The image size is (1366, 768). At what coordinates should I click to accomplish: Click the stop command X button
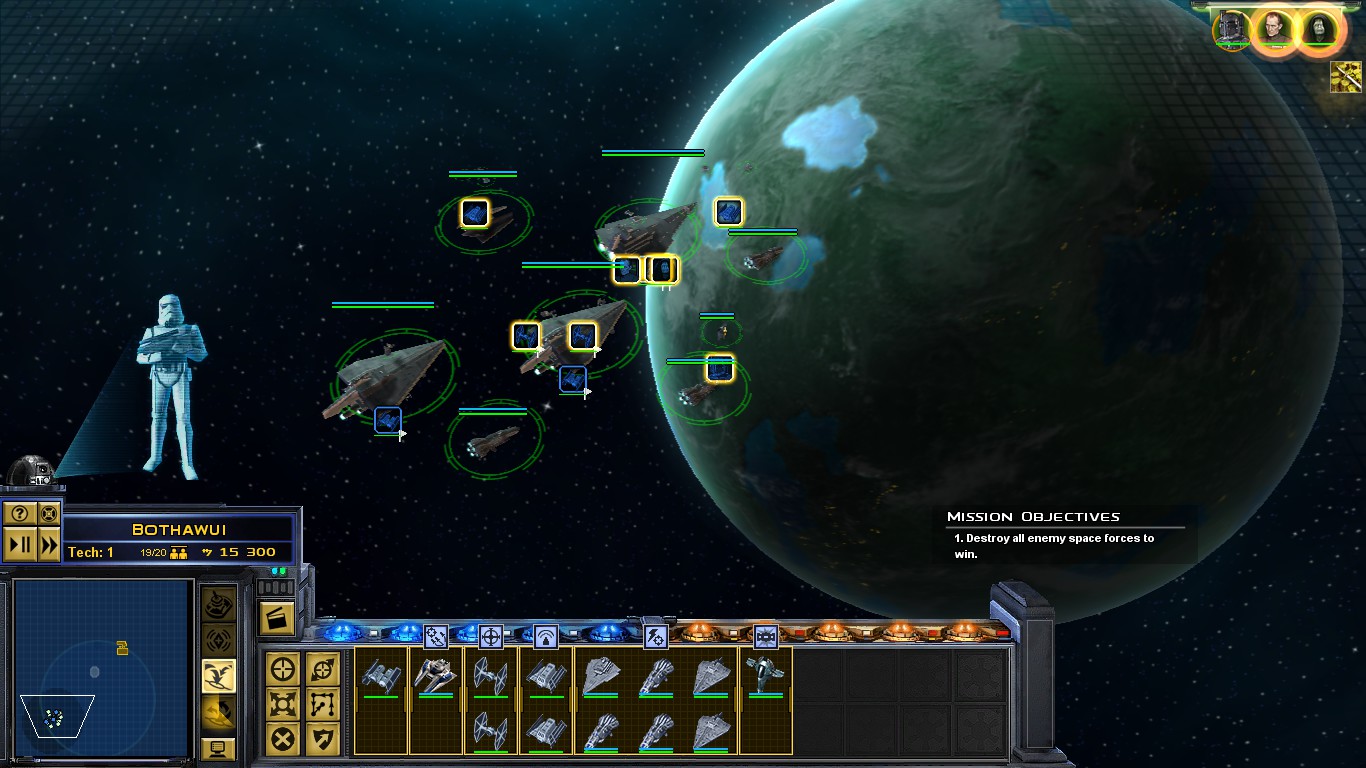click(284, 740)
